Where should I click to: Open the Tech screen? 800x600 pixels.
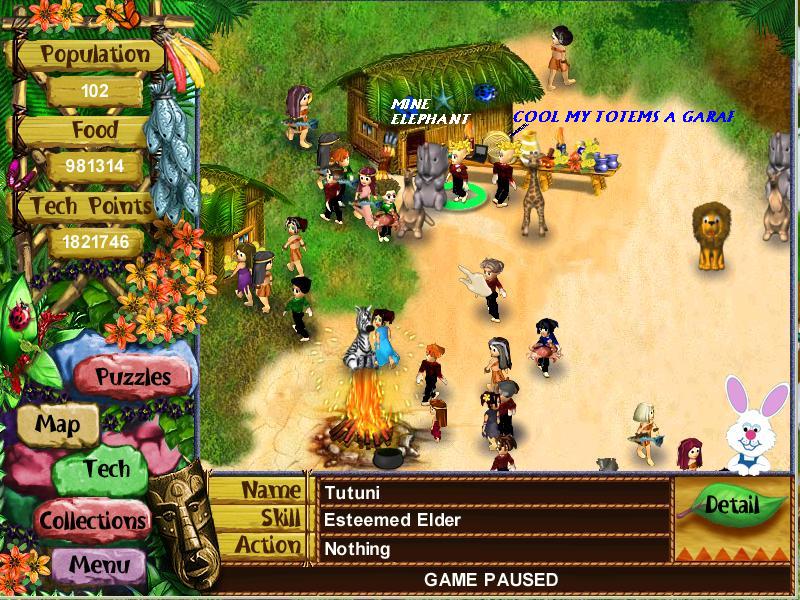106,469
